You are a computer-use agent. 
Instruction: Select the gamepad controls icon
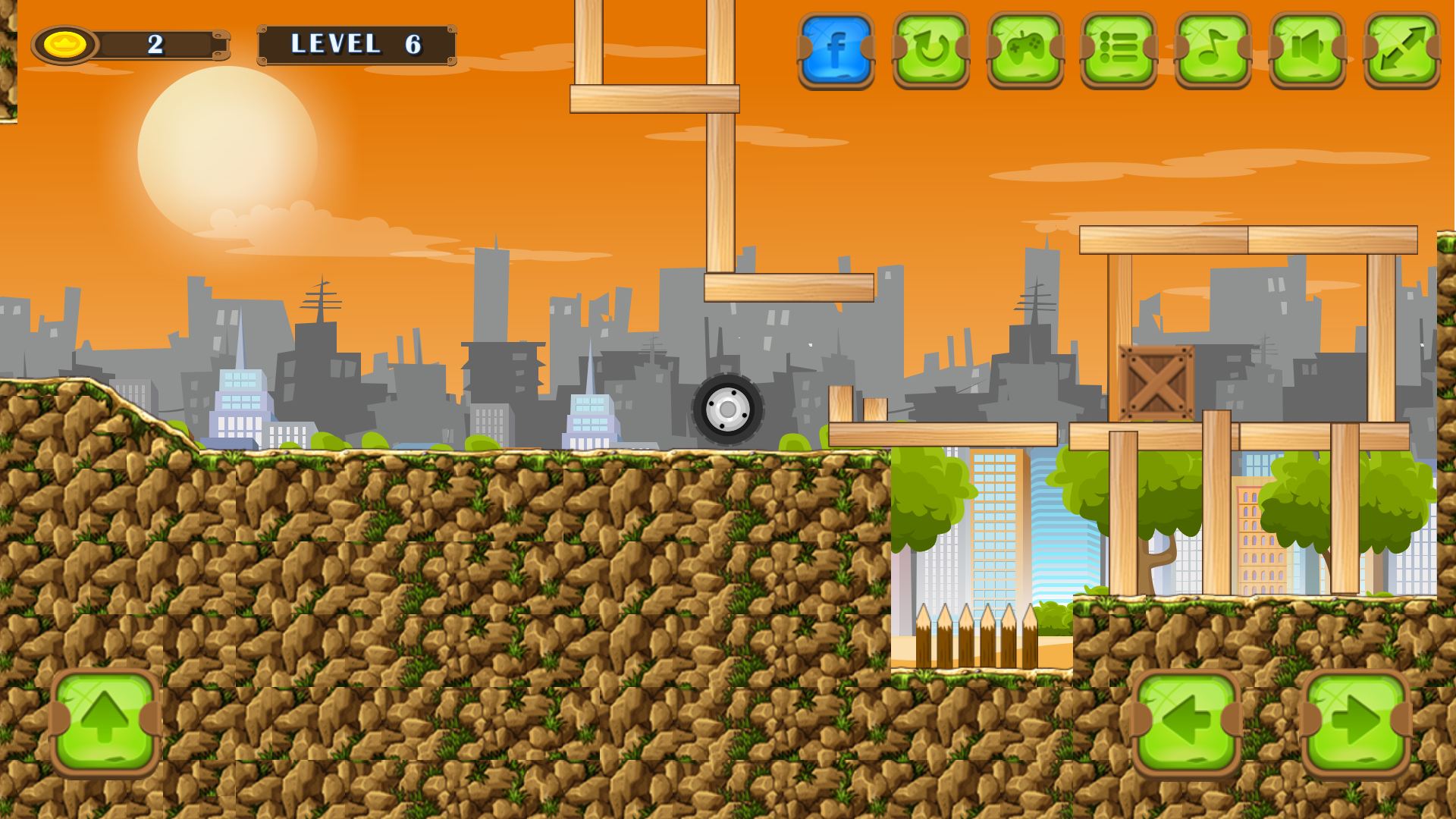tap(1025, 49)
